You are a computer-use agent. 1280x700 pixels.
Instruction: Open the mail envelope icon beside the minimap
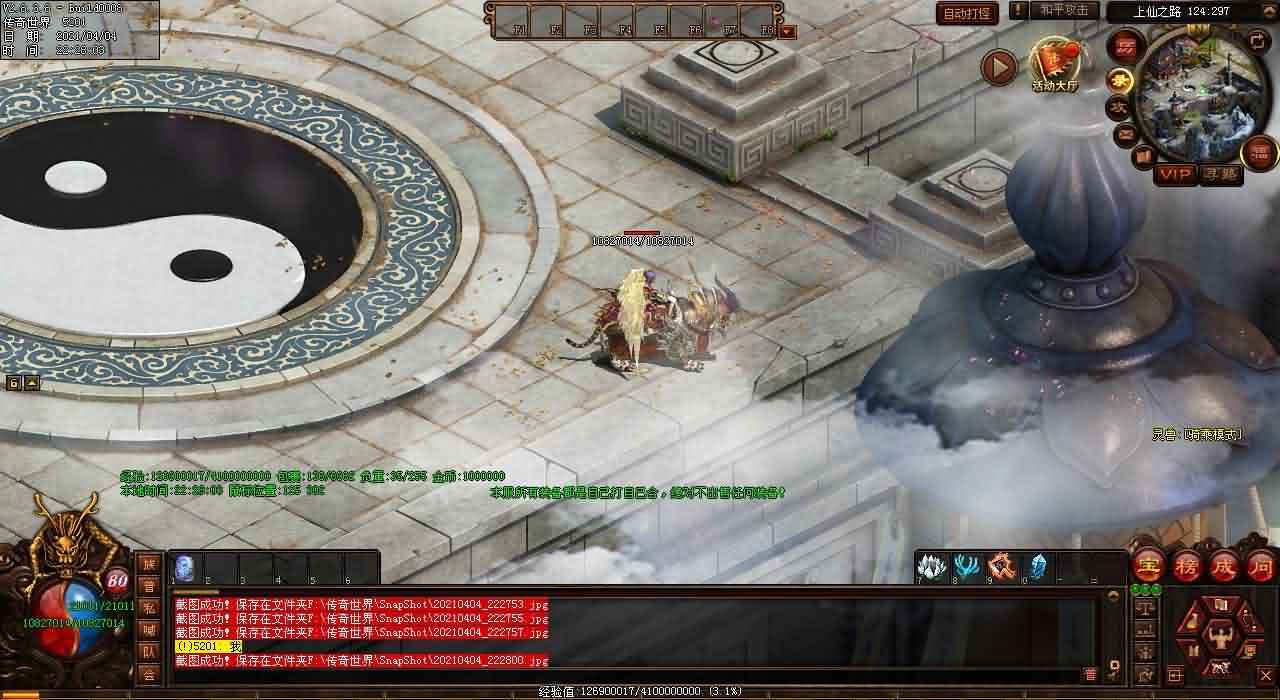click(x=1126, y=132)
